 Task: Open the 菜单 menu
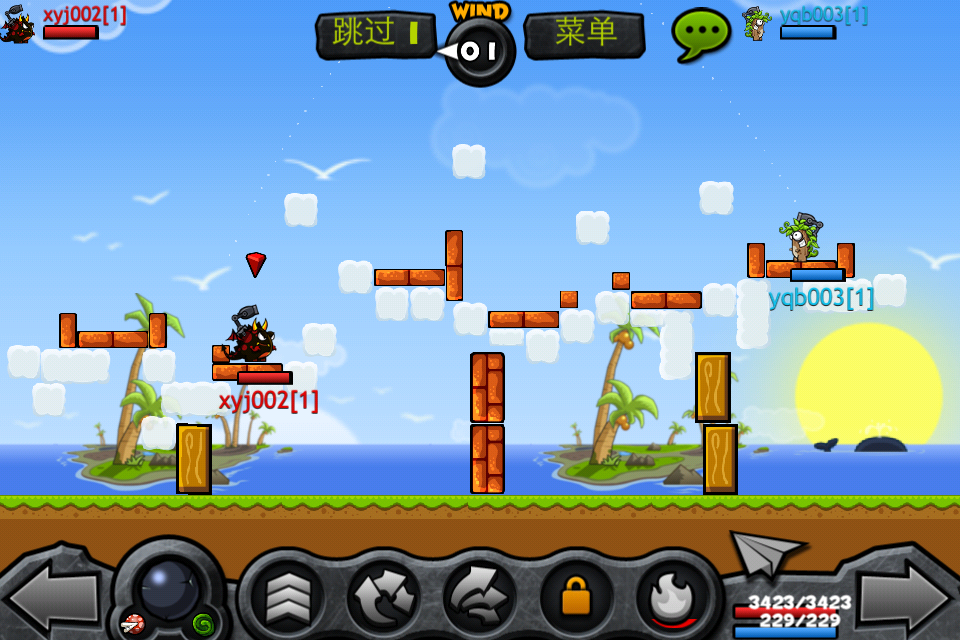(x=585, y=34)
